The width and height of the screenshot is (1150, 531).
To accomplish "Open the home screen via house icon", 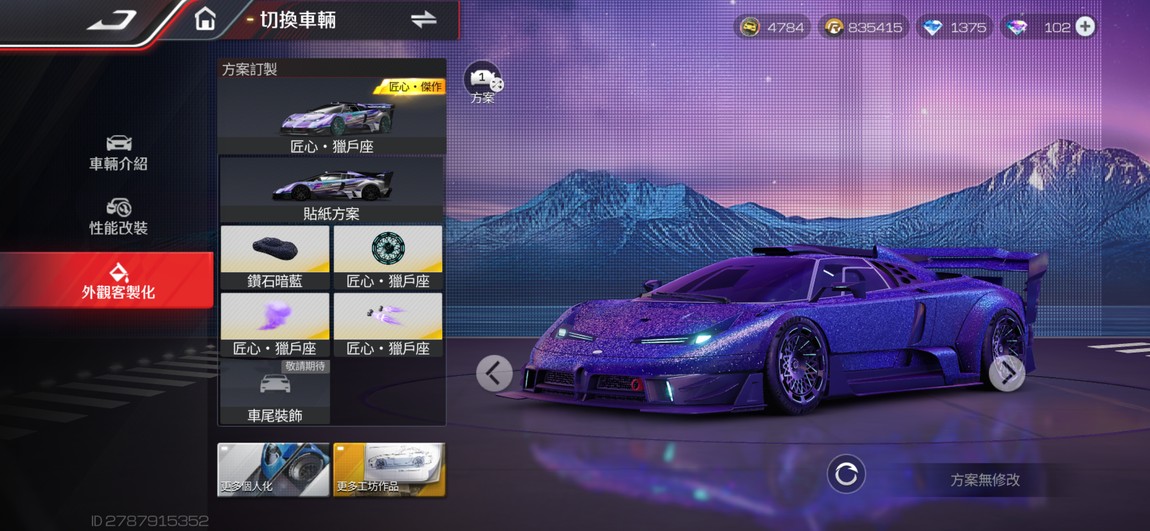I will point(205,20).
